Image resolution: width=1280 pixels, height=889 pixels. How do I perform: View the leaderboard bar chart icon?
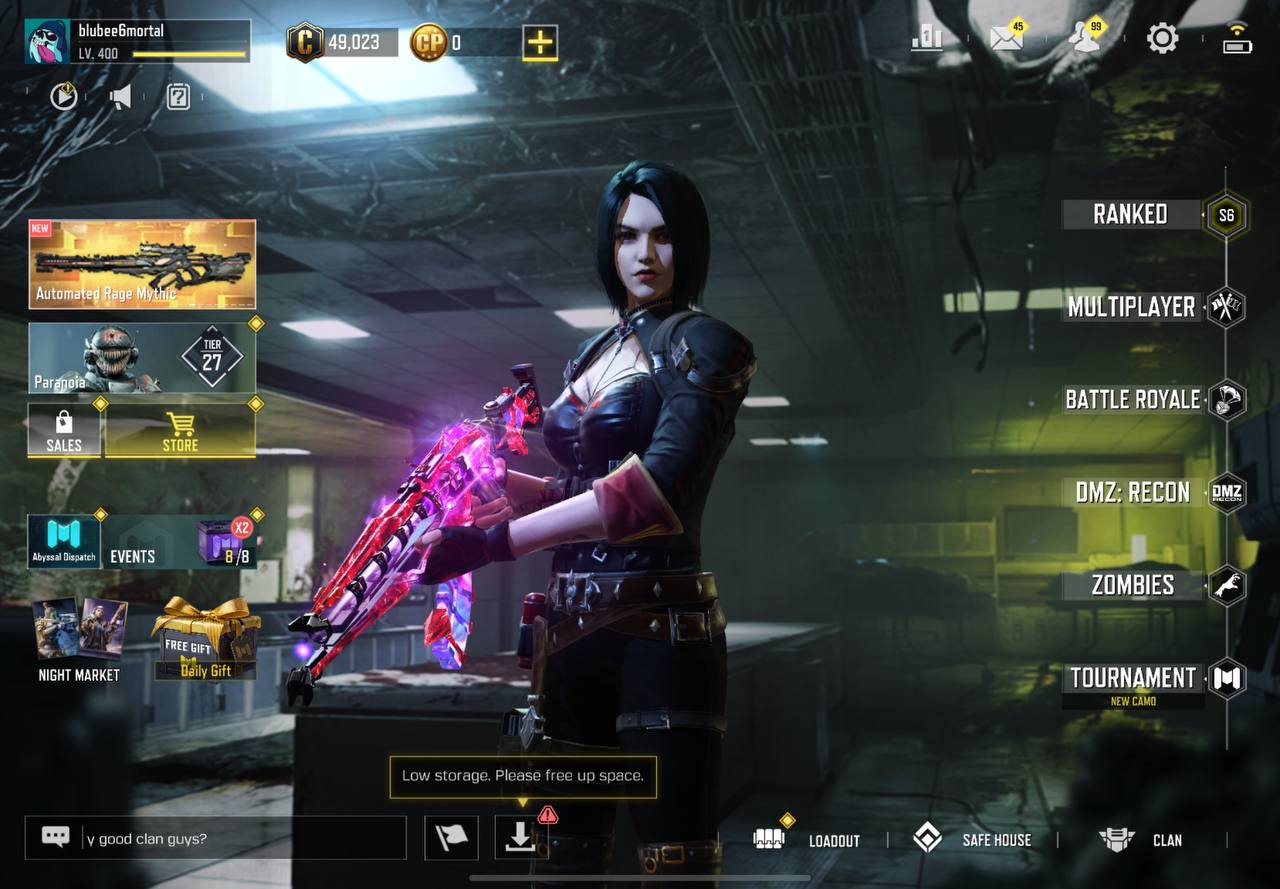point(927,38)
